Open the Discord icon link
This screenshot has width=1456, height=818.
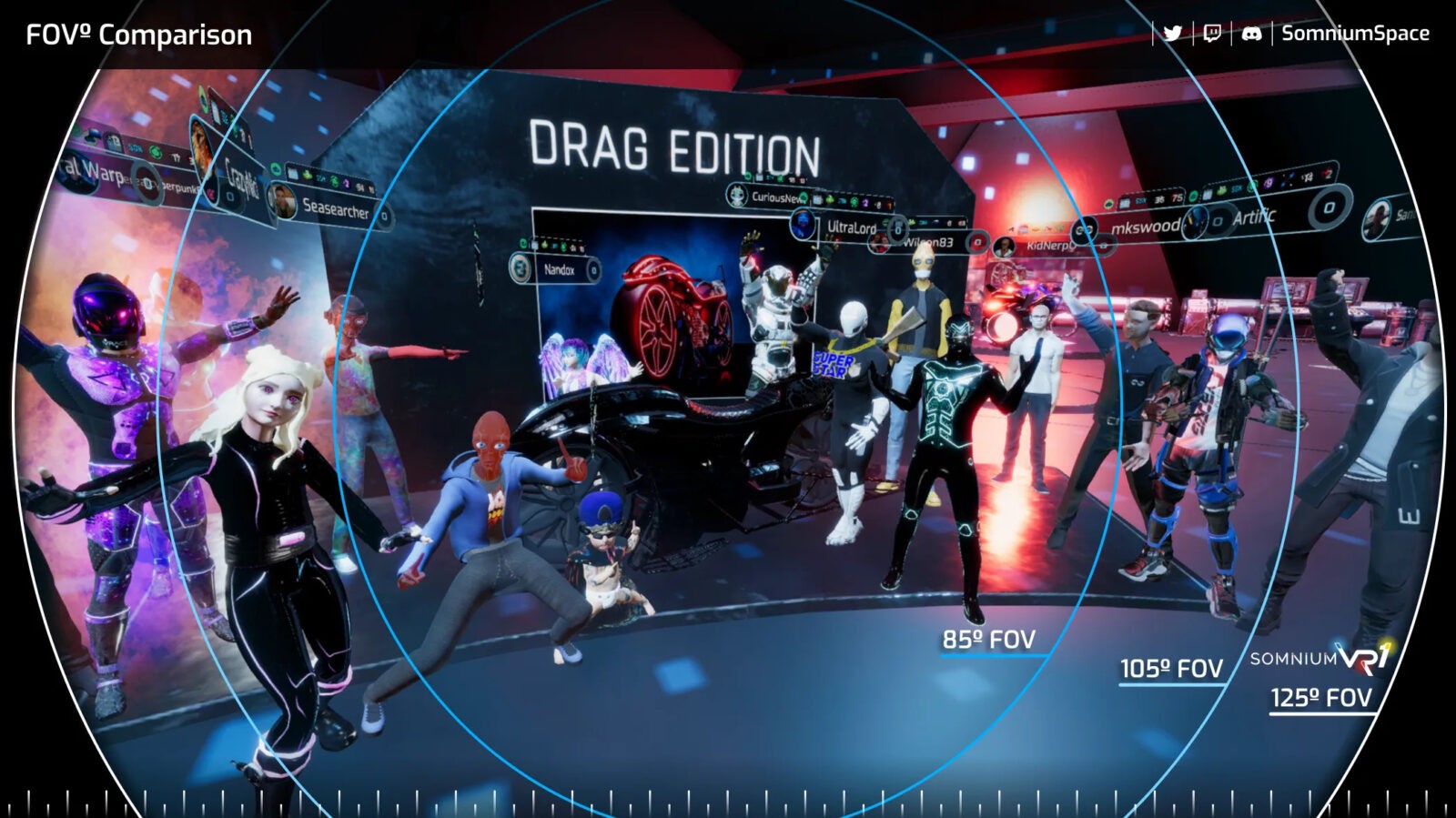point(1251,34)
